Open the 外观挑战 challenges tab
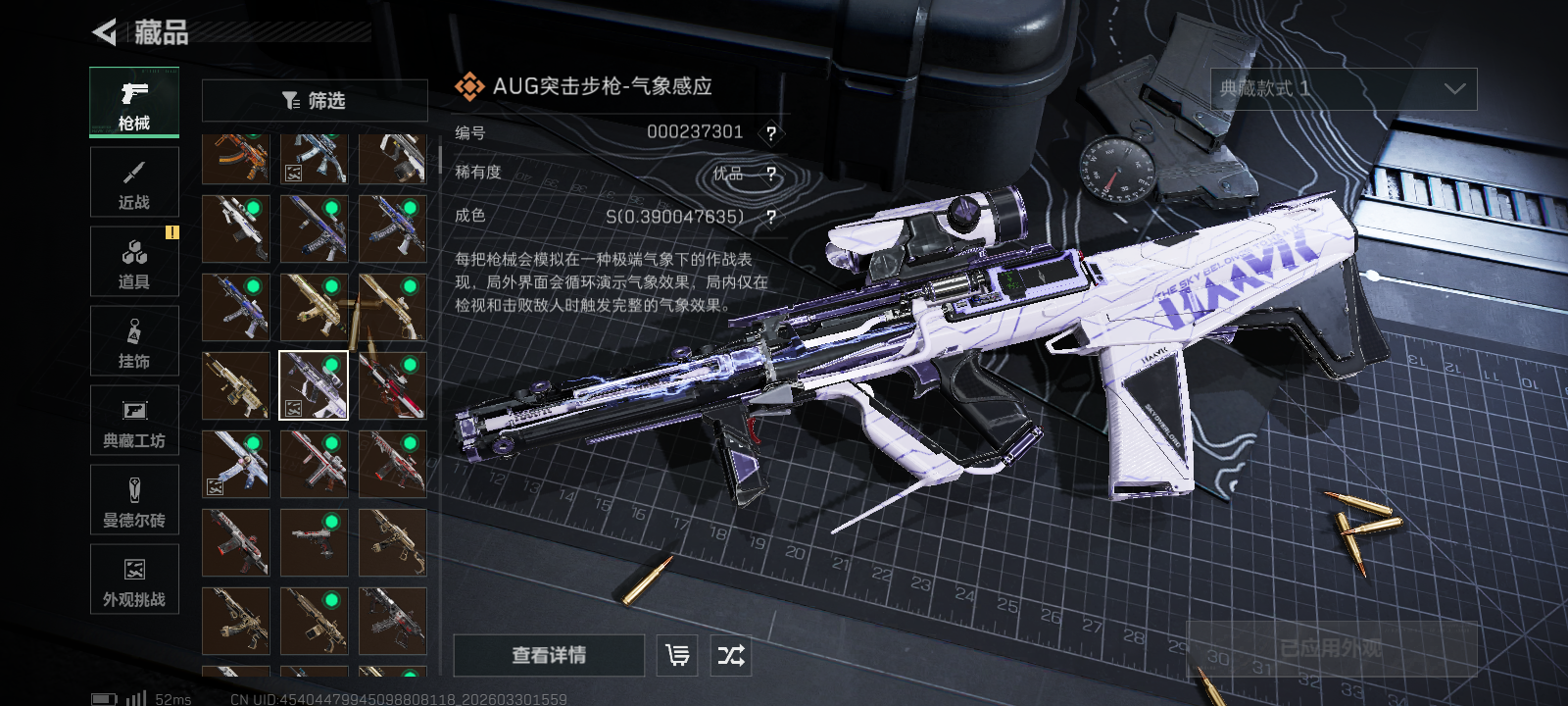This screenshot has width=1568, height=706. coord(134,580)
